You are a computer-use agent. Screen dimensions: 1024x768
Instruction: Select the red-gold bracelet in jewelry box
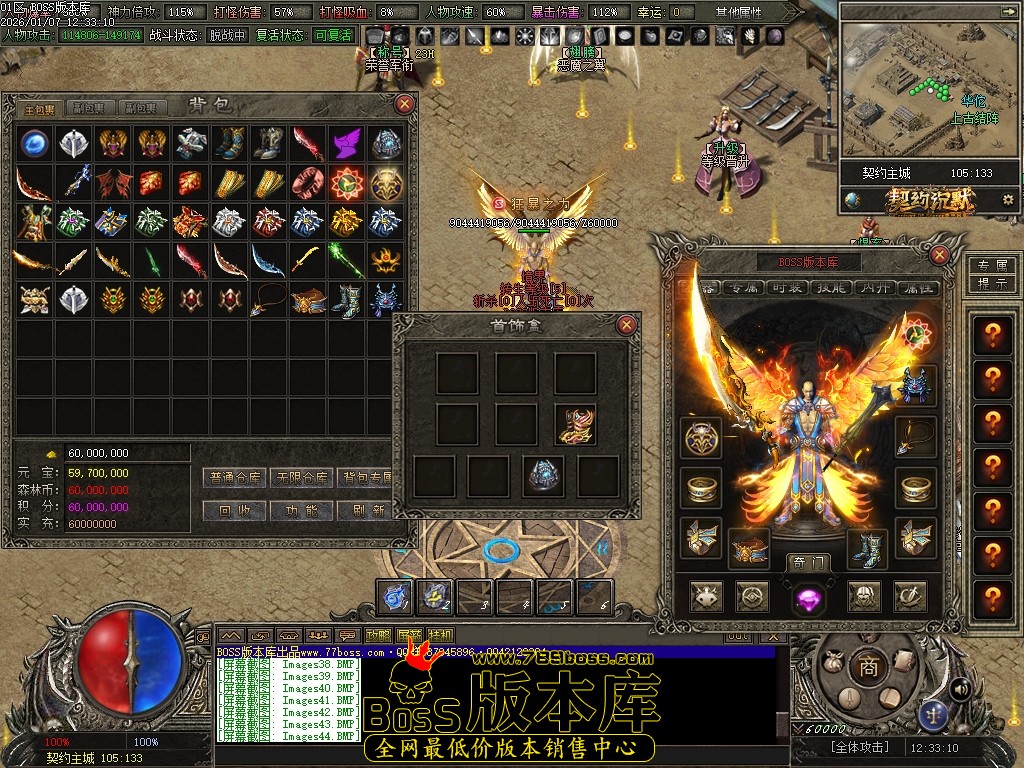pos(575,424)
